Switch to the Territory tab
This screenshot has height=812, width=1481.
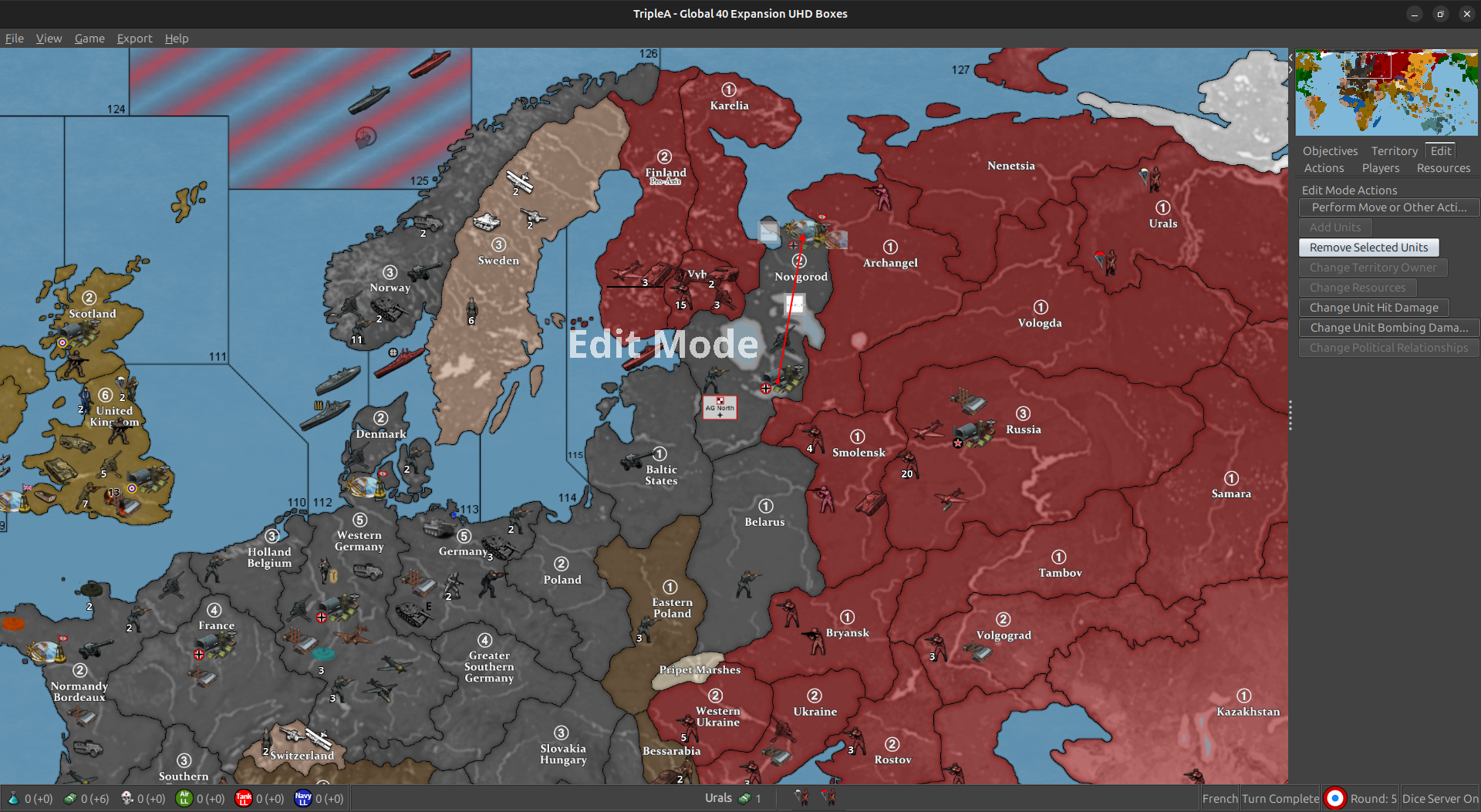pyautogui.click(x=1394, y=150)
